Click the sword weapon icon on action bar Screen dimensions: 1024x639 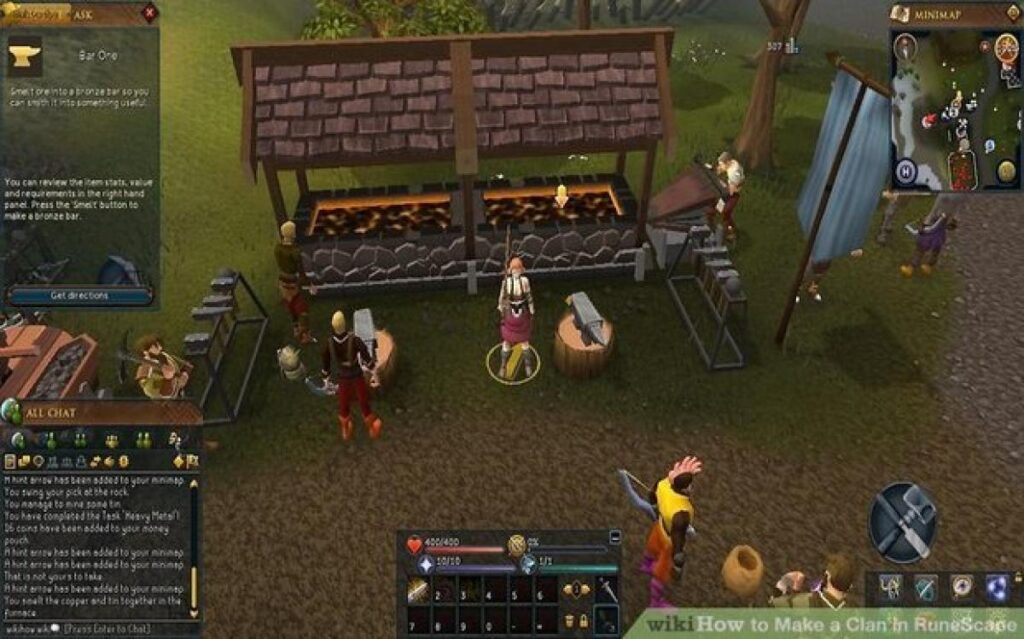point(608,590)
